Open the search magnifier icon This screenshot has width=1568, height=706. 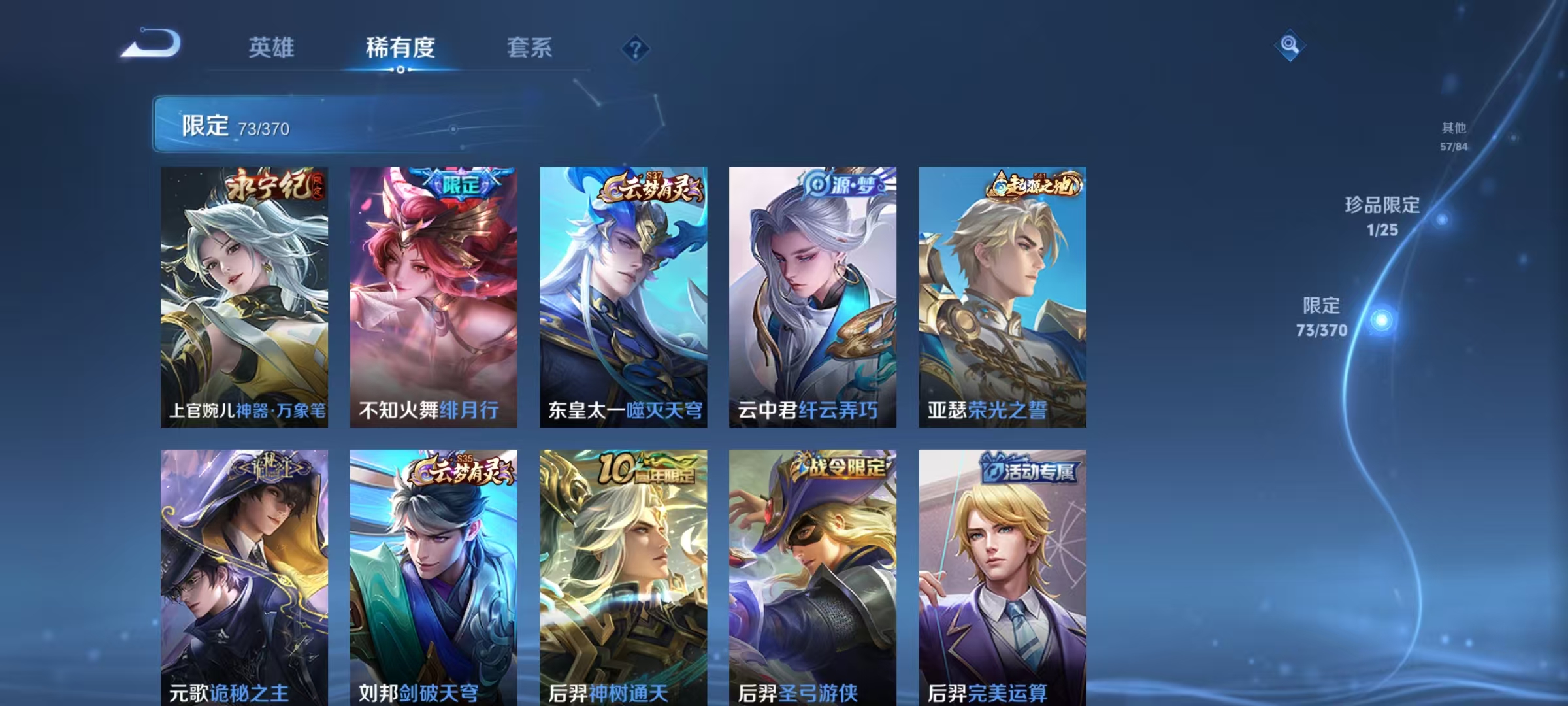pos(1289,46)
